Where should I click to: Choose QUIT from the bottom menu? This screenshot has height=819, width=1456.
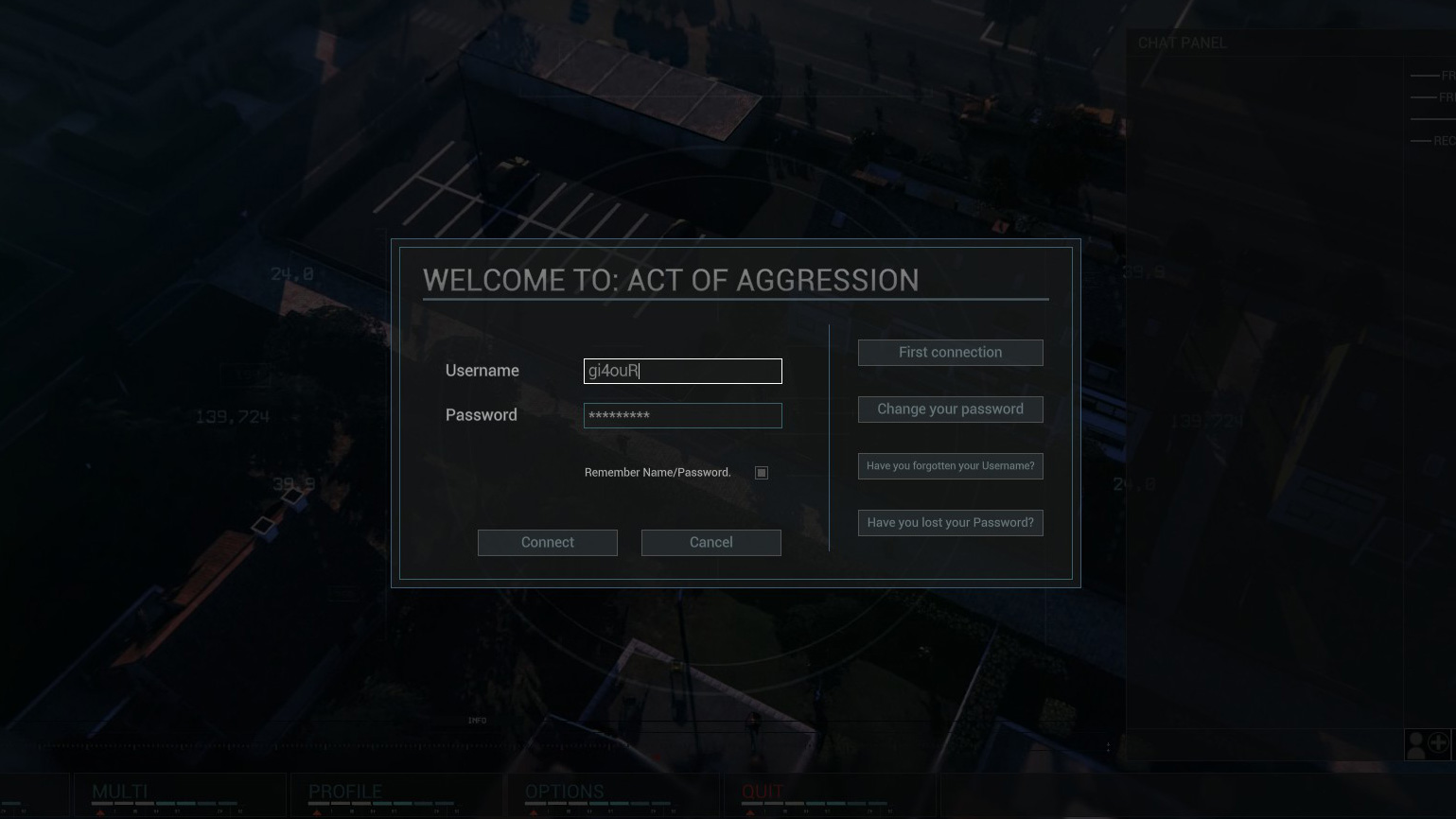click(x=763, y=793)
